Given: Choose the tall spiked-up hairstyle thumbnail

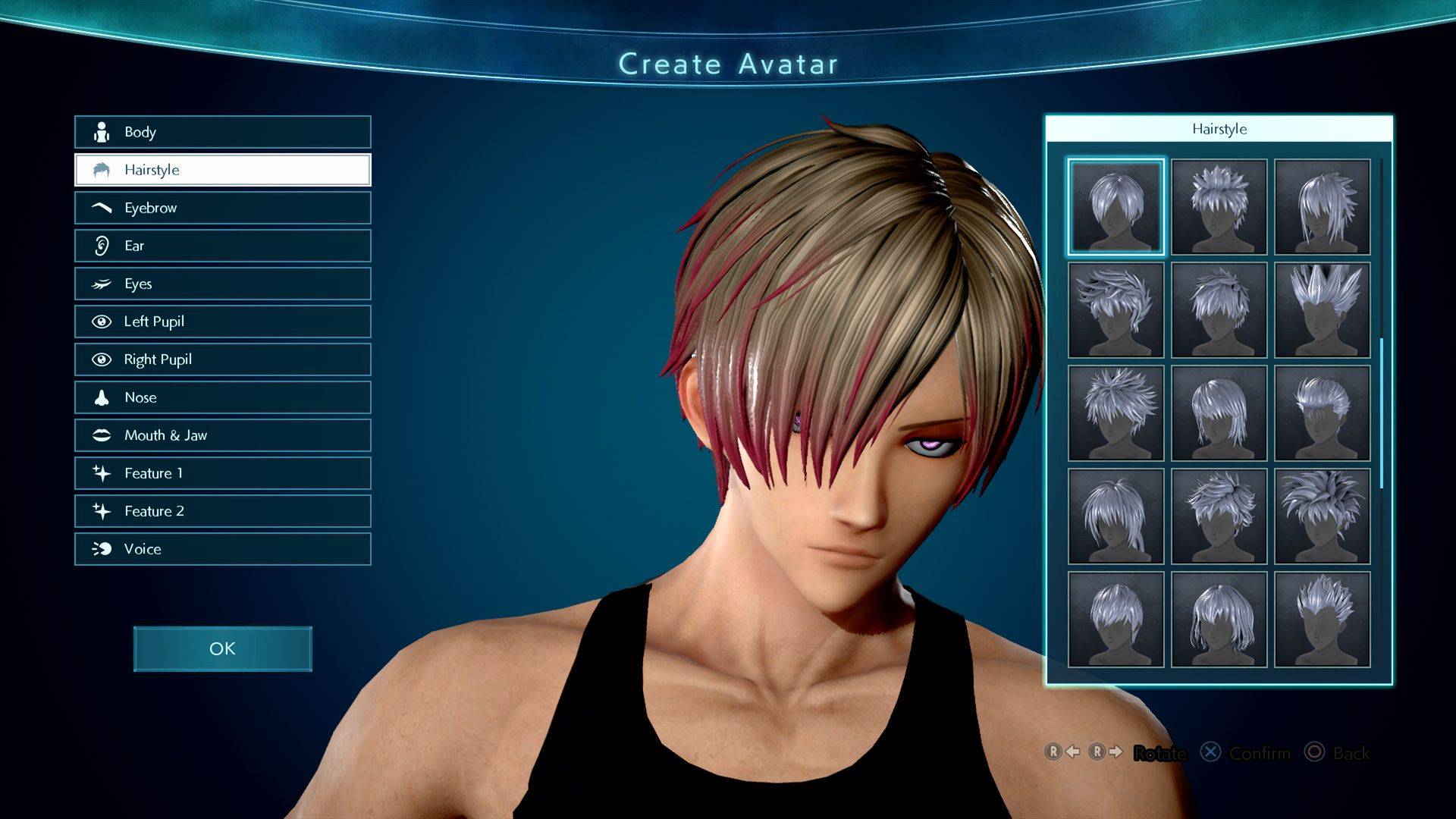Looking at the screenshot, I should click(1322, 309).
